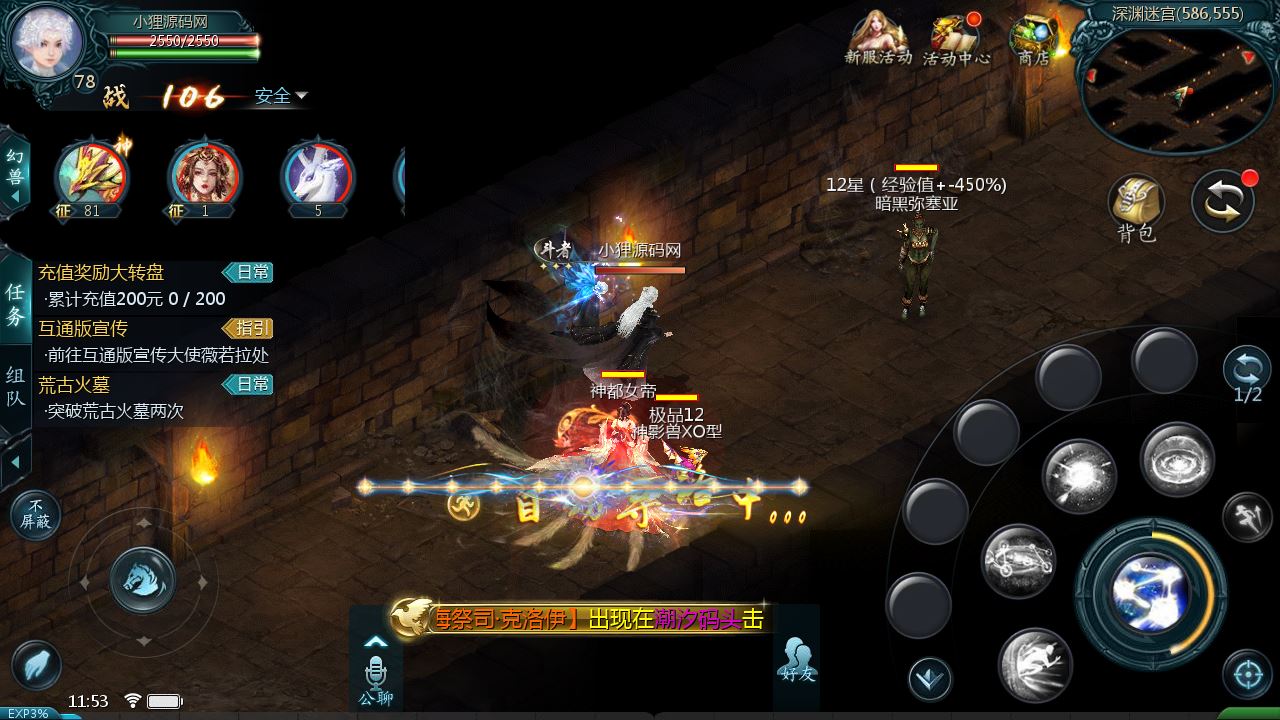Open the player portrait avatar
The image size is (1280, 720).
[x=47, y=42]
